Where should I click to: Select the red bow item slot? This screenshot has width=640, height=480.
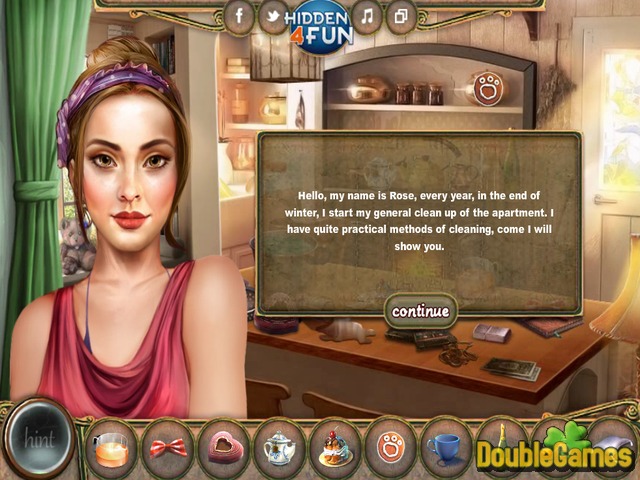(167, 446)
